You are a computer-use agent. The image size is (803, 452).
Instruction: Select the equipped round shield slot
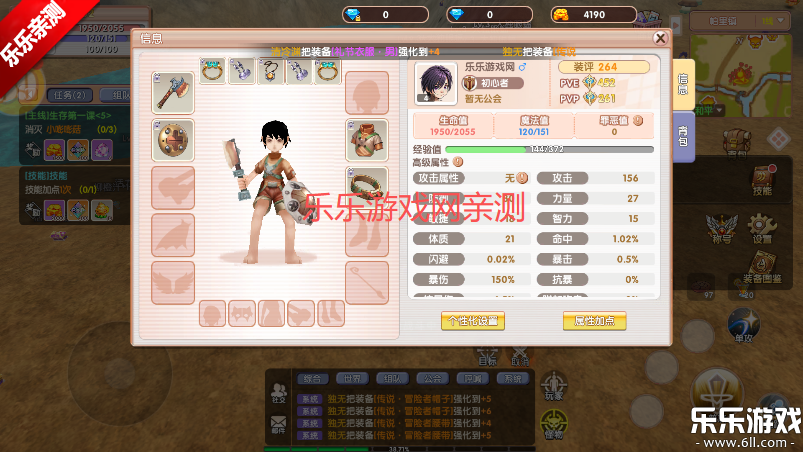[x=172, y=140]
